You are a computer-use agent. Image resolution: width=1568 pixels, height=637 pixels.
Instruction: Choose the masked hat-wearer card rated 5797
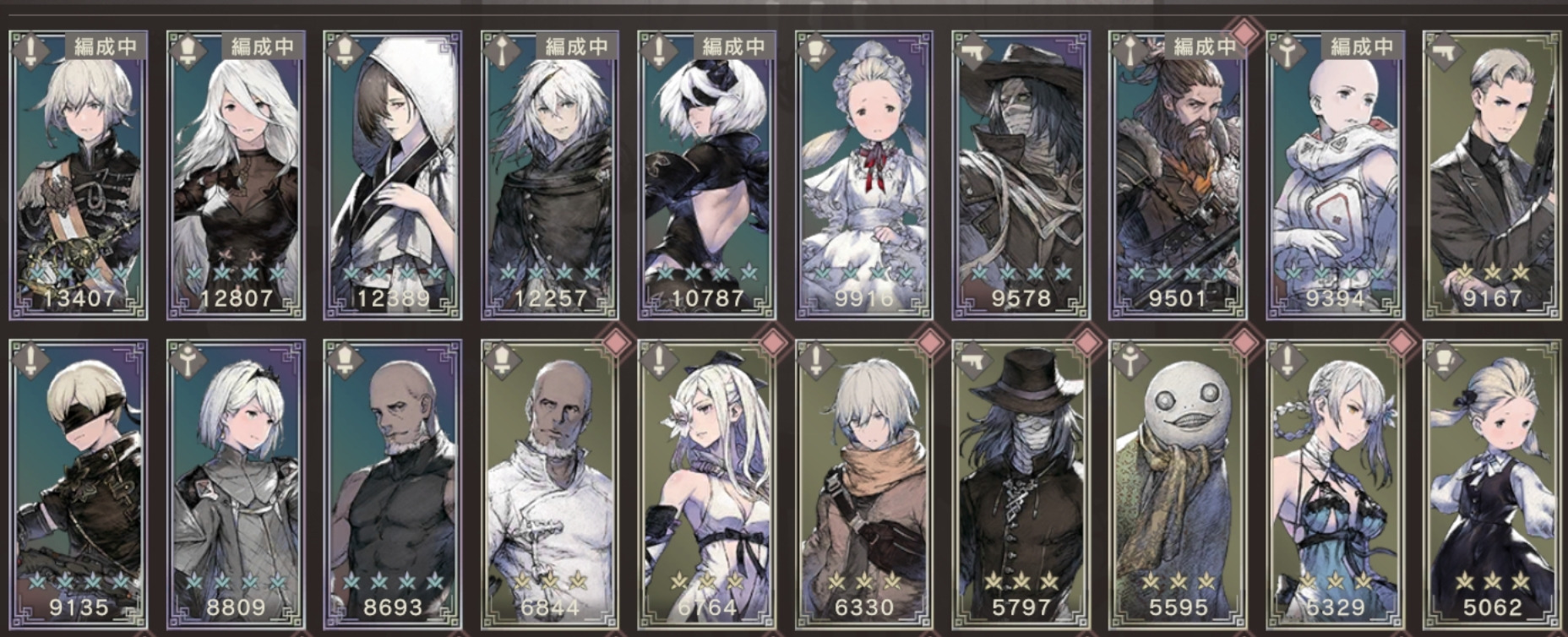pos(1021,484)
